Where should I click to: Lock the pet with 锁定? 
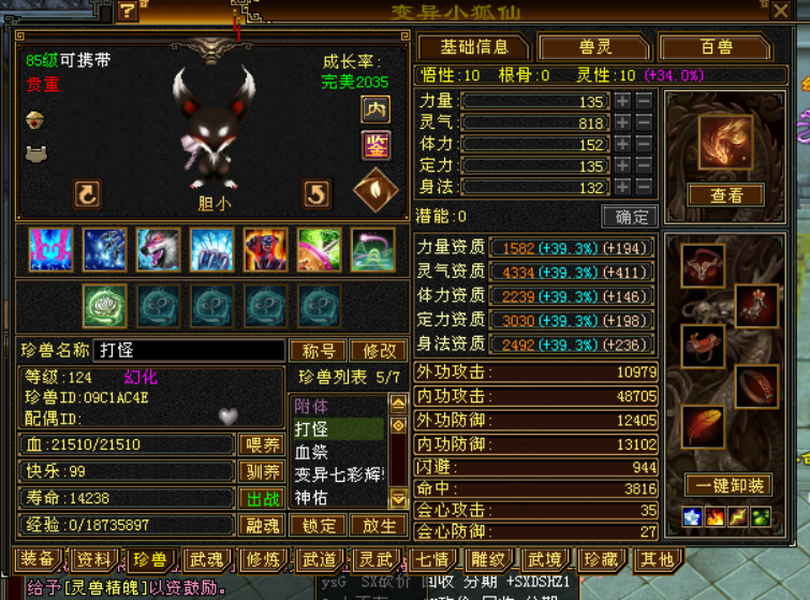tap(319, 525)
